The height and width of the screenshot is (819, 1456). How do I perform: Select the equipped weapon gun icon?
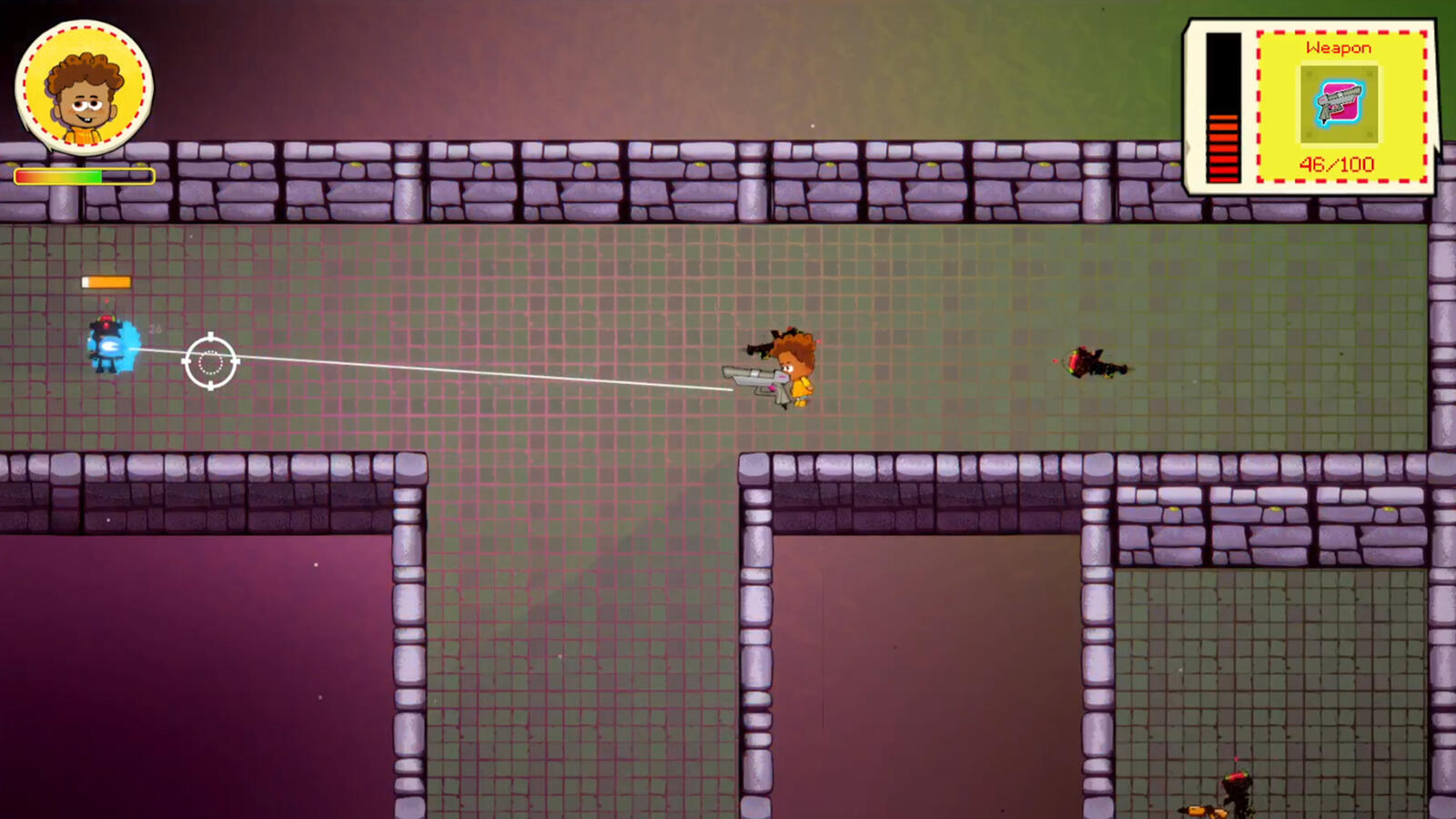[1338, 104]
